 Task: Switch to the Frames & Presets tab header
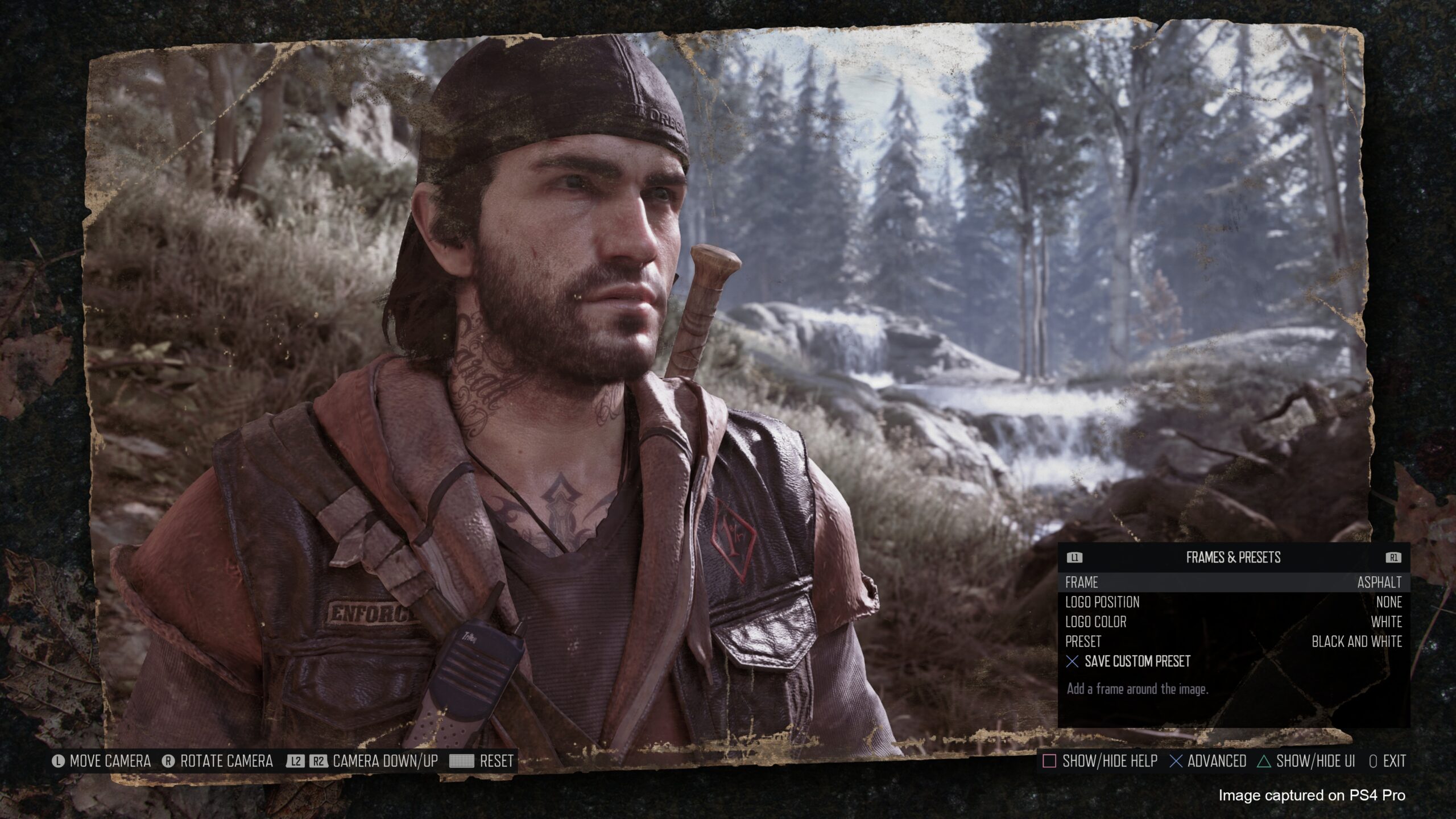pos(1233,557)
